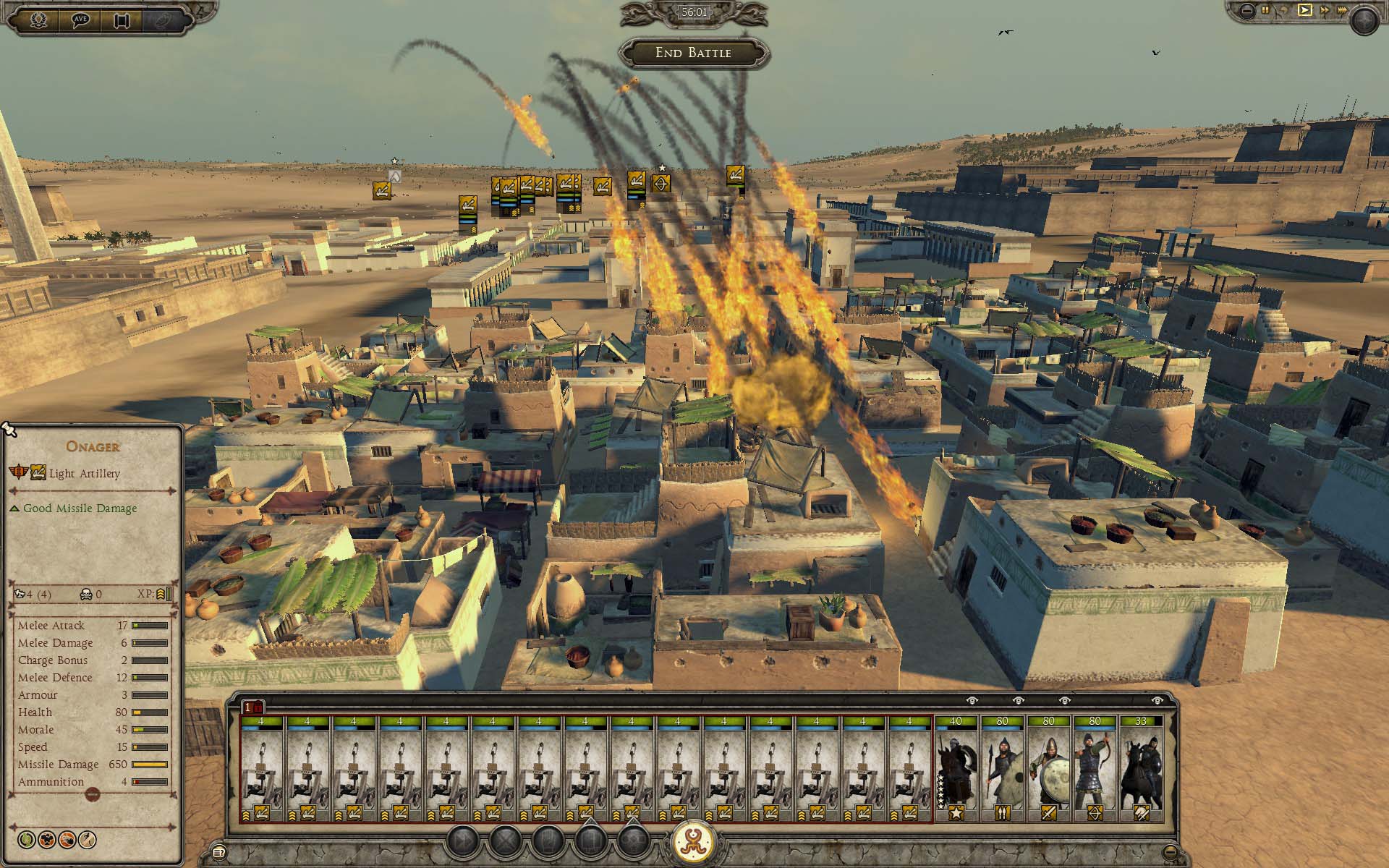Set battle speed to normal play
This screenshot has height=868, width=1389.
coord(1304,10)
